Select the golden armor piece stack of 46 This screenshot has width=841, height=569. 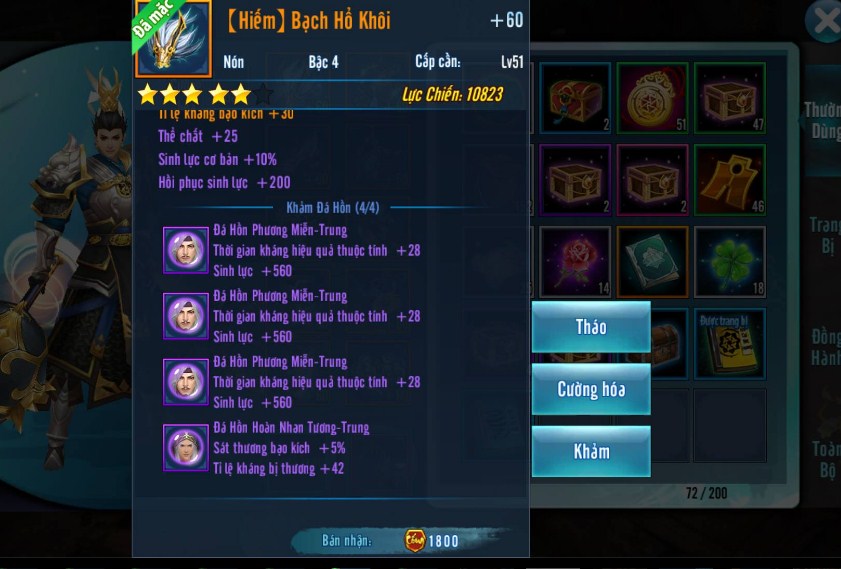pyautogui.click(x=730, y=180)
